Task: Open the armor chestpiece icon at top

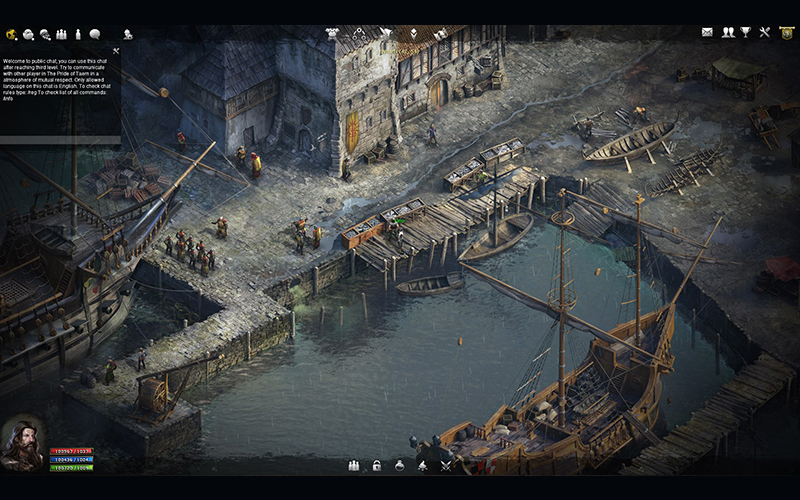Action: coord(332,33)
